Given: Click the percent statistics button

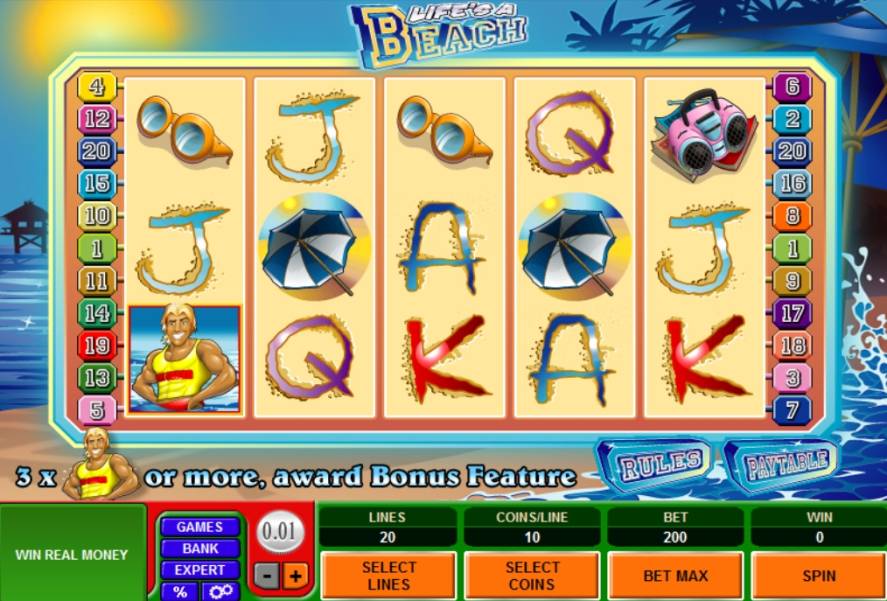Looking at the screenshot, I should [180, 591].
